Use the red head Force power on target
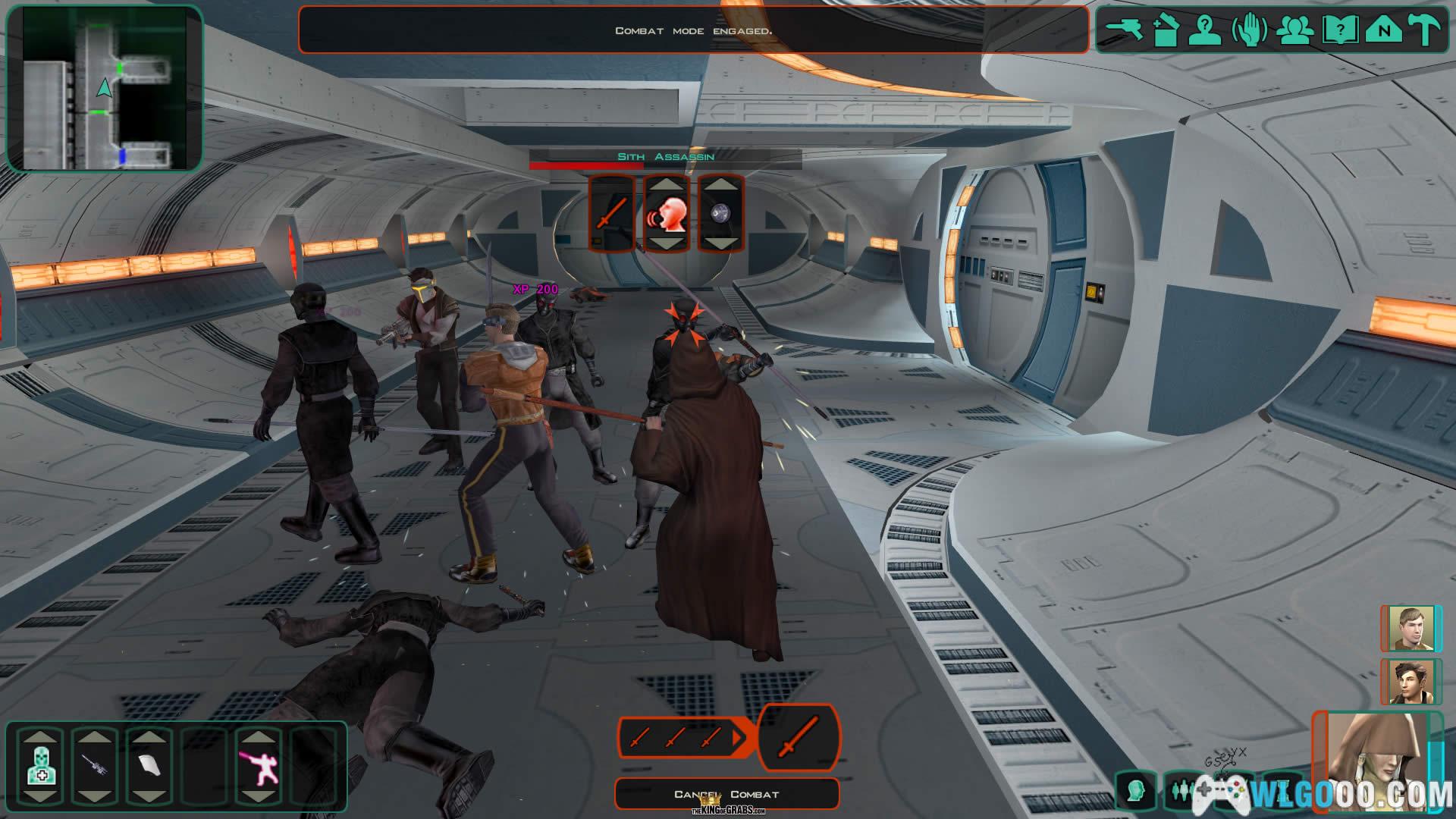 667,215
